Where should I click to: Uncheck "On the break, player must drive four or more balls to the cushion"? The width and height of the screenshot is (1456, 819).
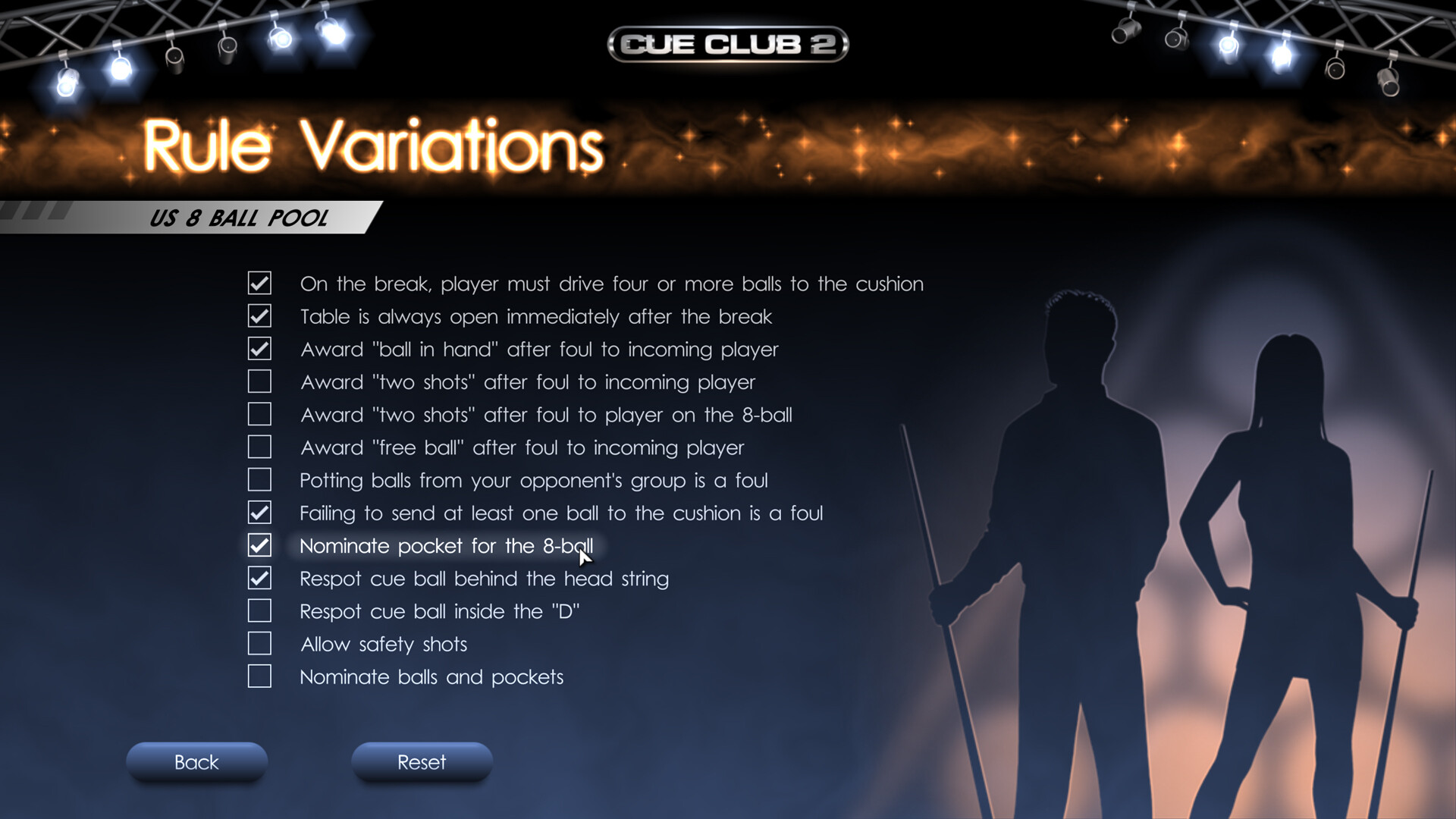coord(259,284)
